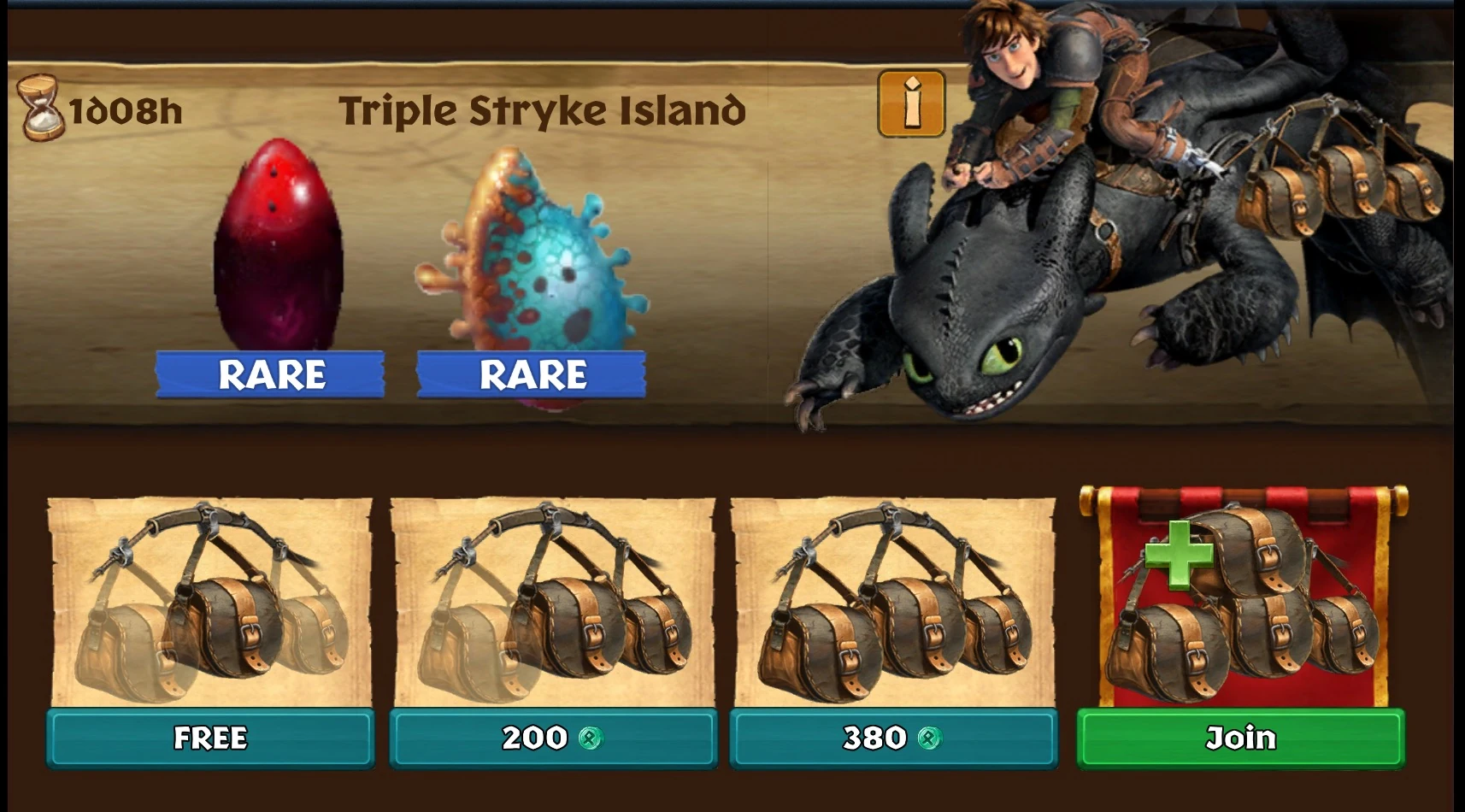Click the 1d08h countdown timer
The image size is (1465, 812).
pos(124,109)
